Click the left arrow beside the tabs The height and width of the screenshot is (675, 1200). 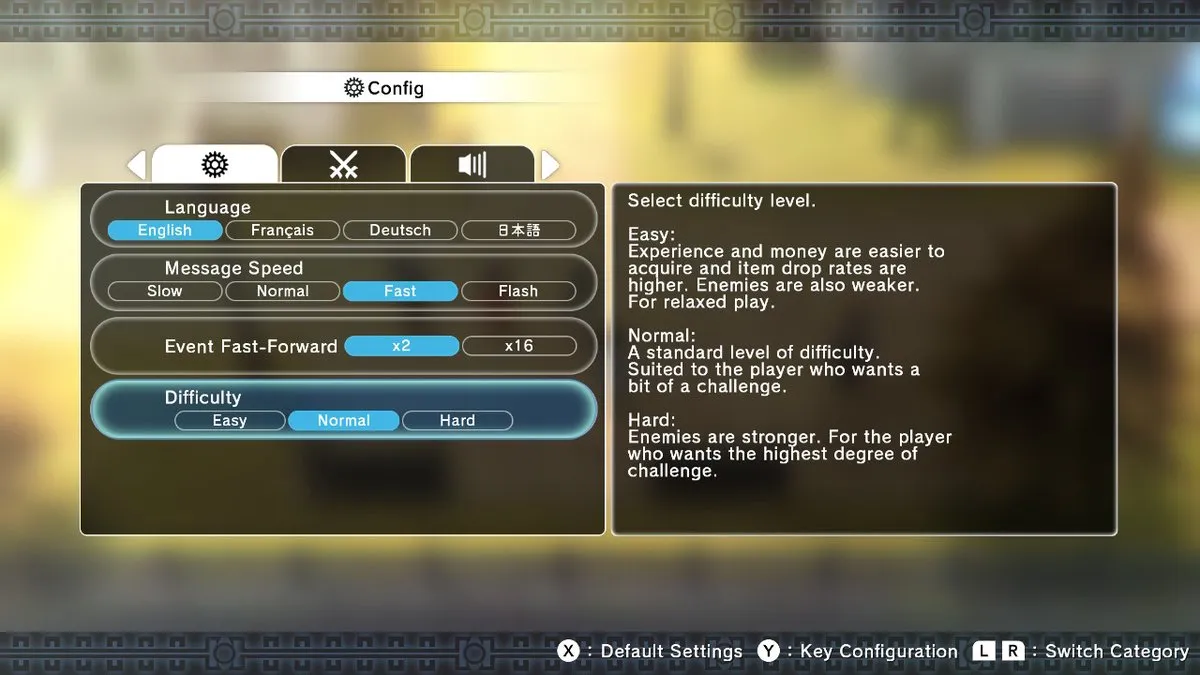tap(137, 165)
